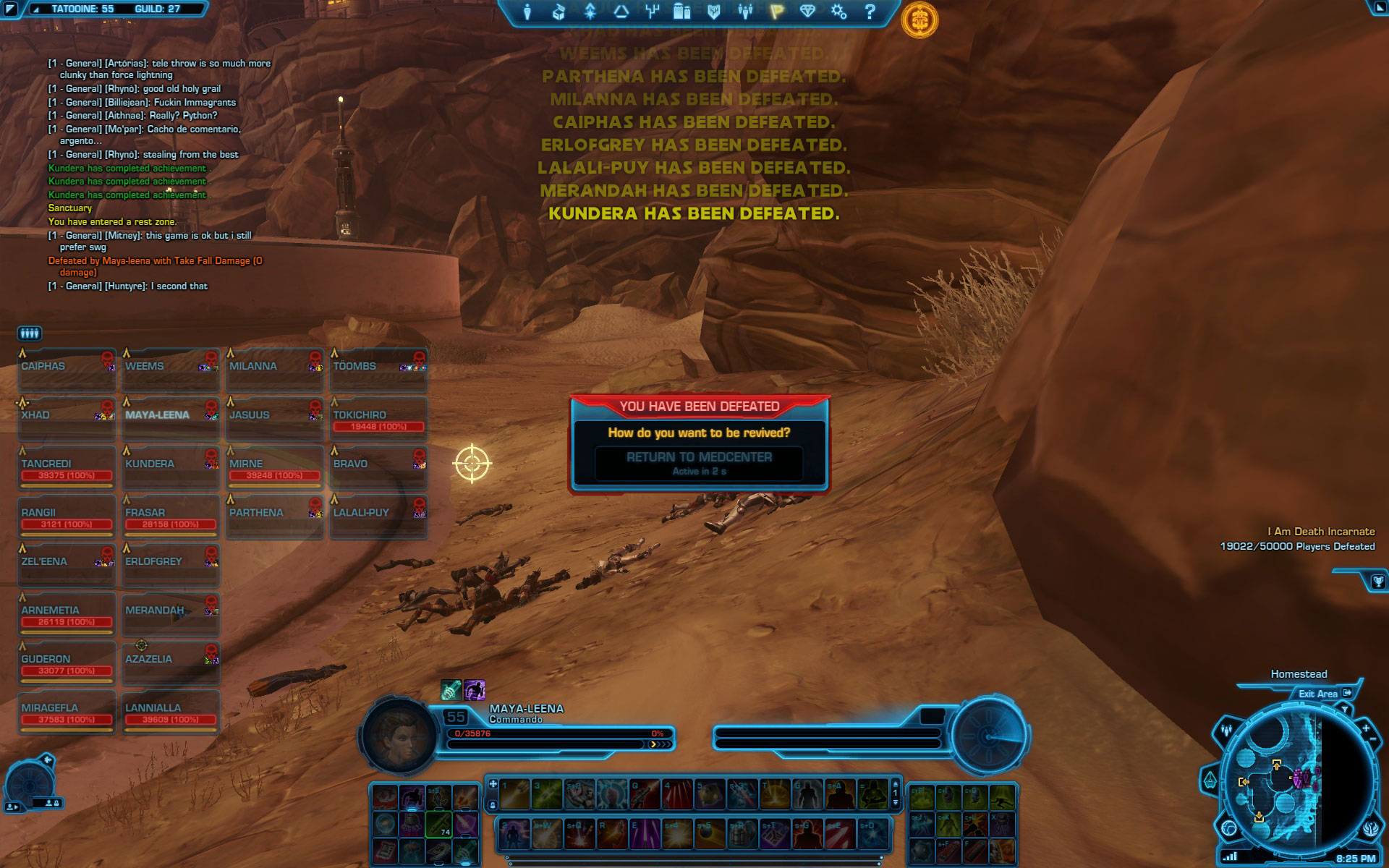Open the group of people icon in top bar
This screenshot has height=868, width=1389.
coord(745,12)
